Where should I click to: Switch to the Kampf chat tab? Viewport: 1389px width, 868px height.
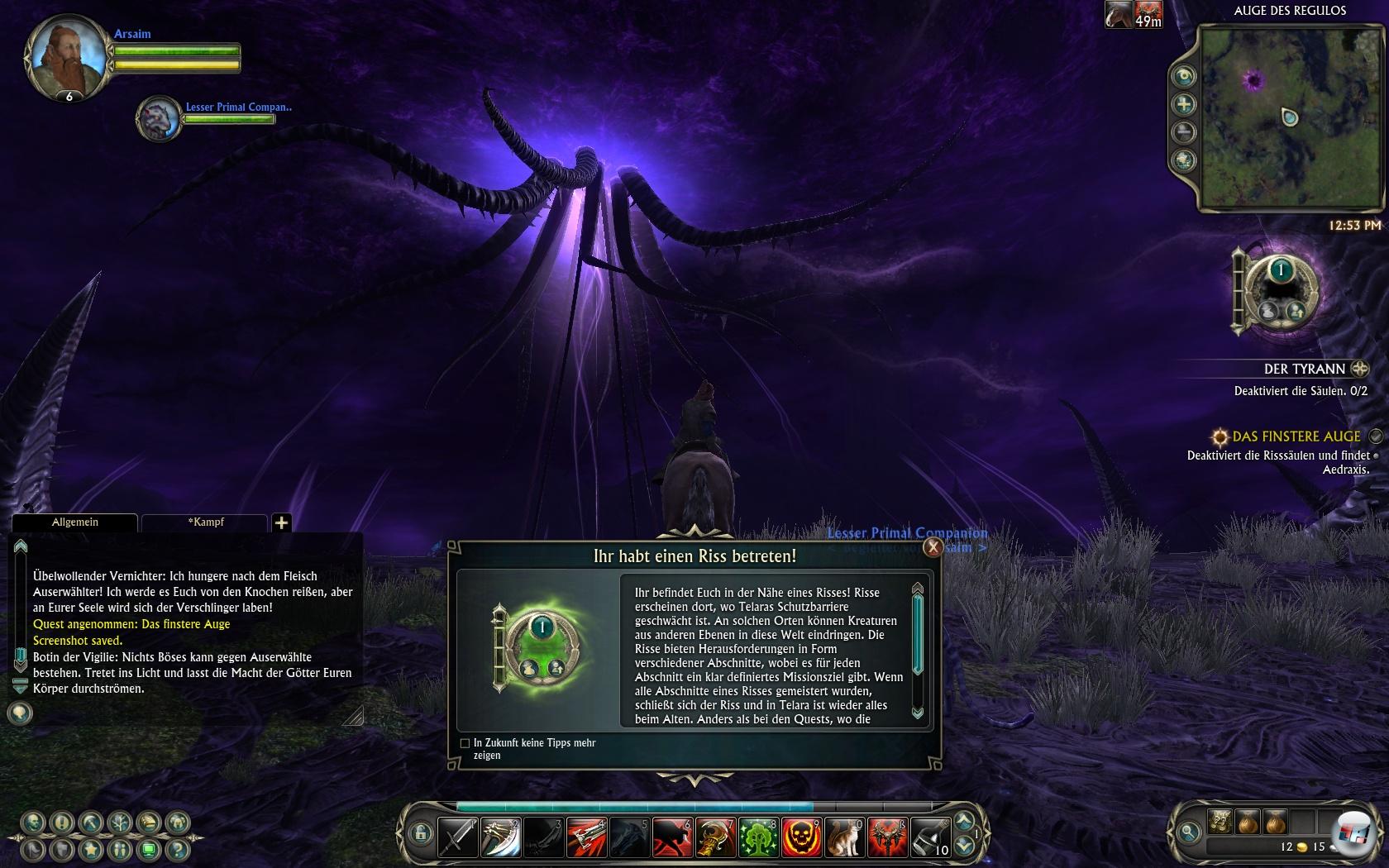click(205, 522)
